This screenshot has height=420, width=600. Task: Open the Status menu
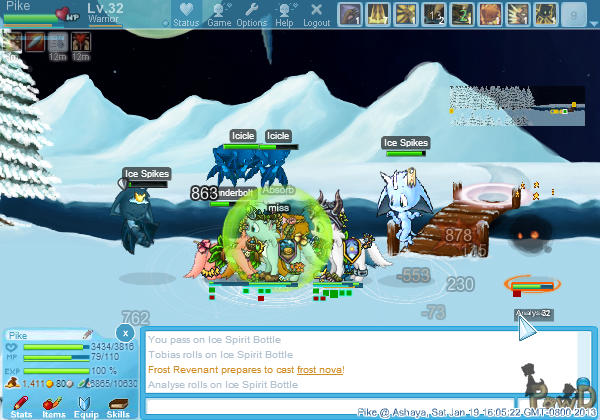[x=185, y=14]
